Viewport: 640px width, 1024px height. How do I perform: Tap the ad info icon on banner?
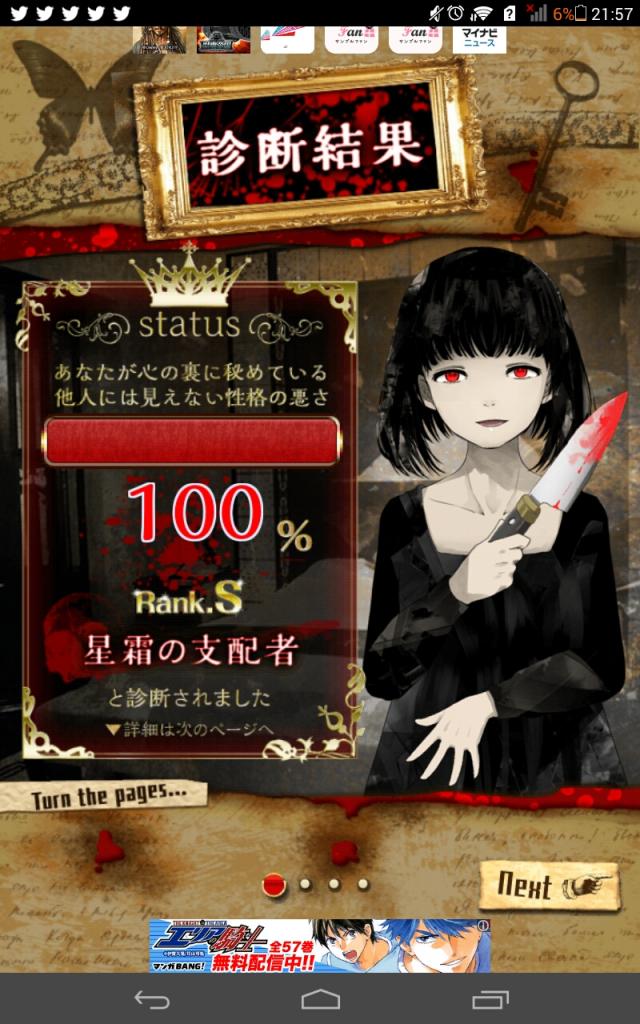[484, 926]
